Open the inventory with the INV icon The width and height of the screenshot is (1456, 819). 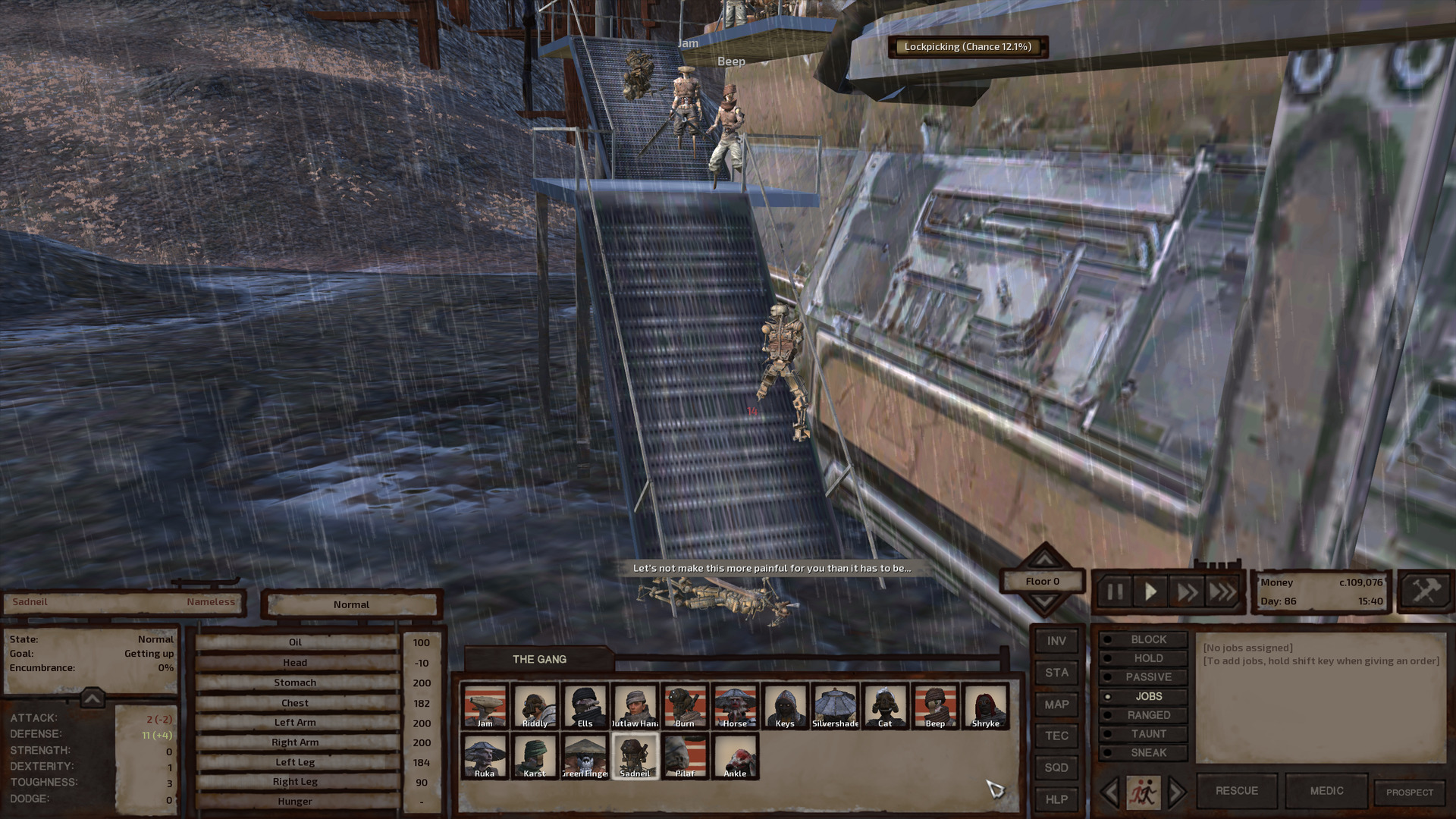[x=1056, y=640]
